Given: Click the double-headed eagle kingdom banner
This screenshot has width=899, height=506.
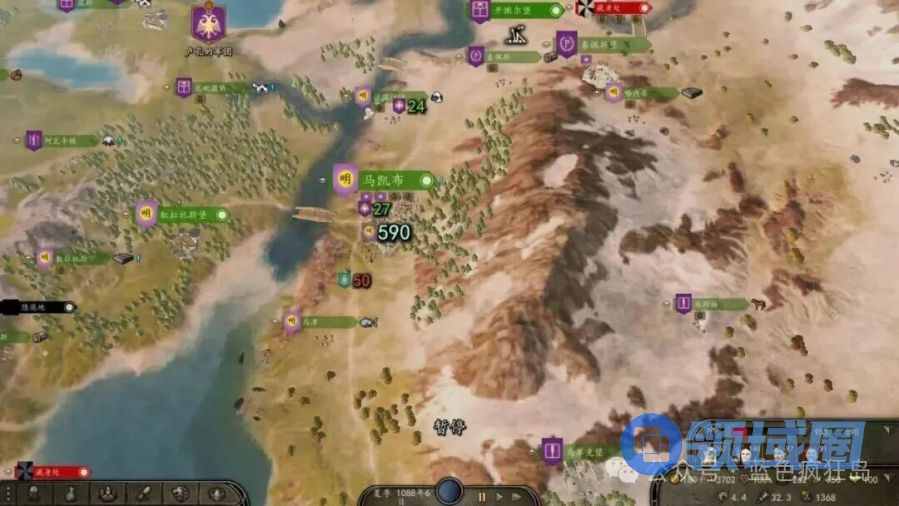Looking at the screenshot, I should 208,22.
